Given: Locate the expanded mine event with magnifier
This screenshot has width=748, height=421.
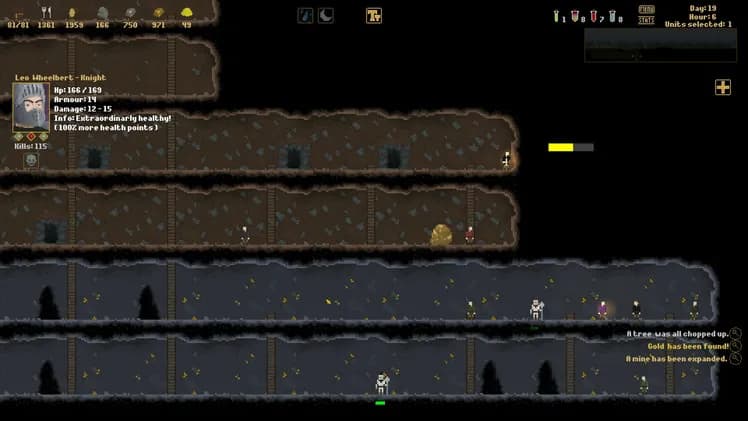Looking at the screenshot, I should (x=736, y=358).
